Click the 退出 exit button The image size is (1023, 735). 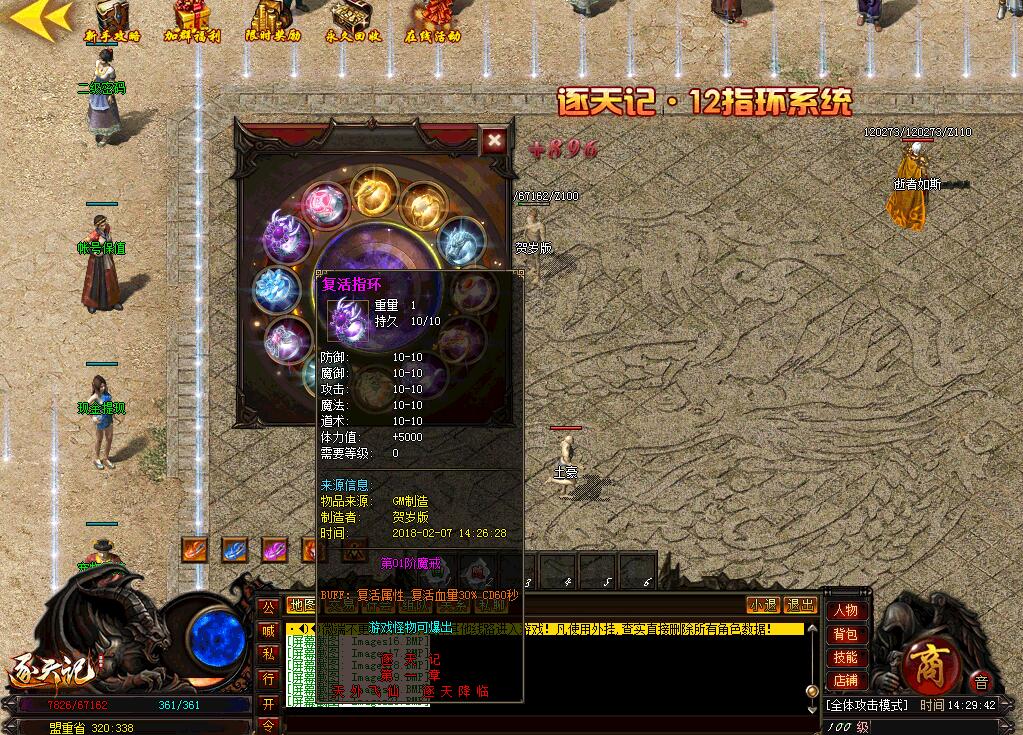pyautogui.click(x=800, y=605)
